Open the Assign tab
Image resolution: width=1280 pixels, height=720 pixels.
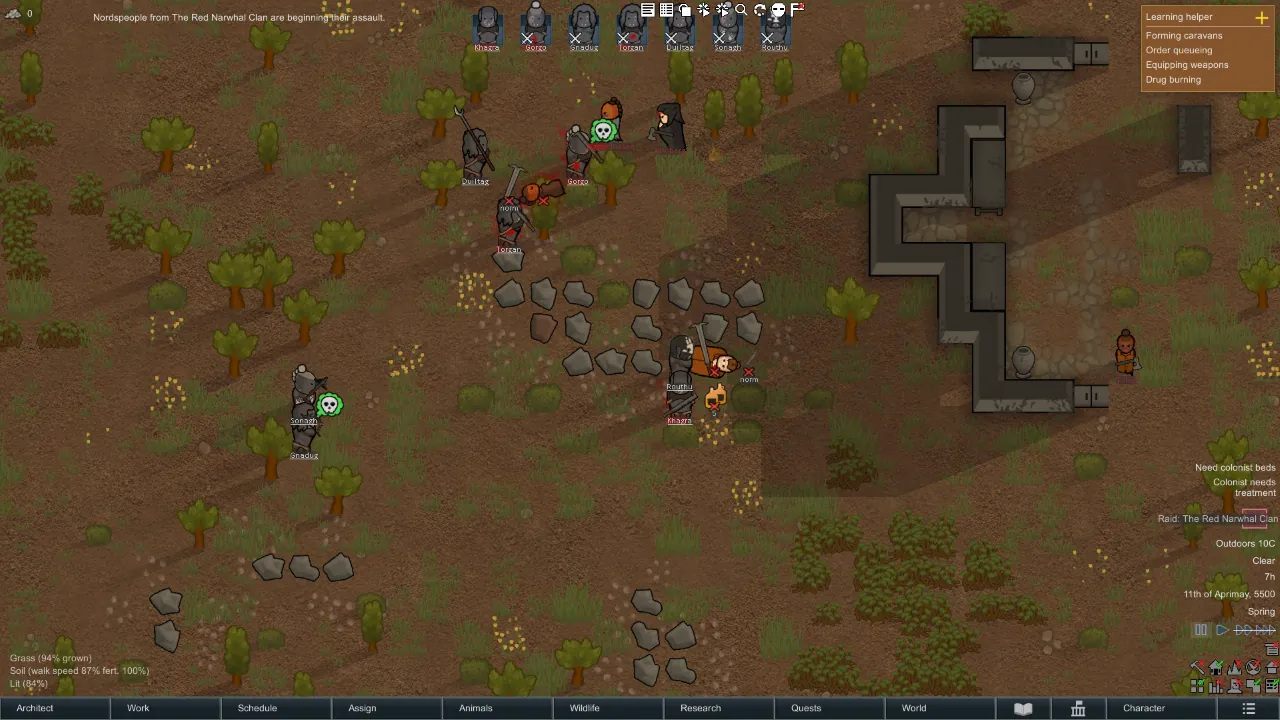362,708
